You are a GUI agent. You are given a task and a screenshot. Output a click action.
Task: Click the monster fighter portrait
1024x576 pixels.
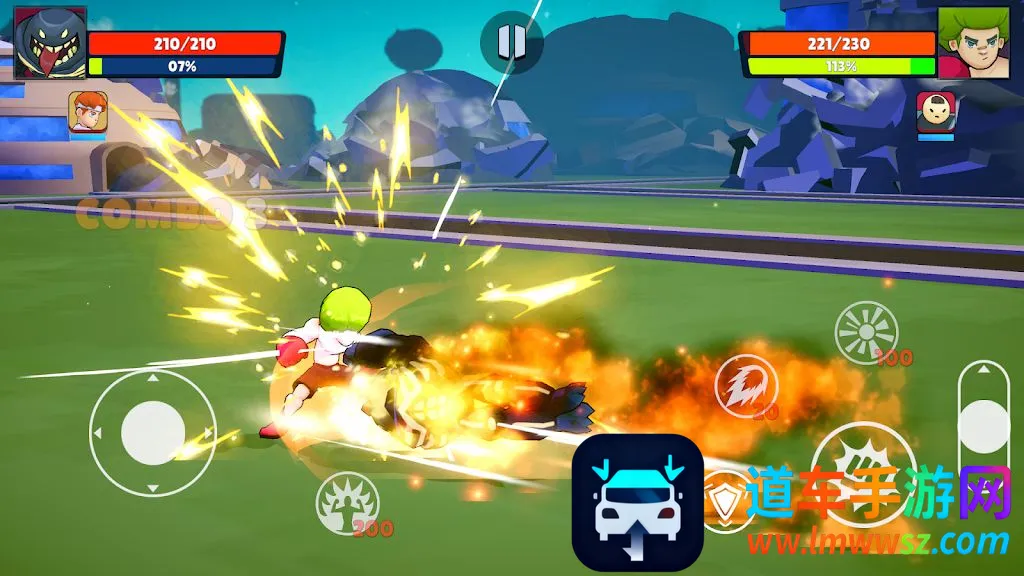[50, 43]
